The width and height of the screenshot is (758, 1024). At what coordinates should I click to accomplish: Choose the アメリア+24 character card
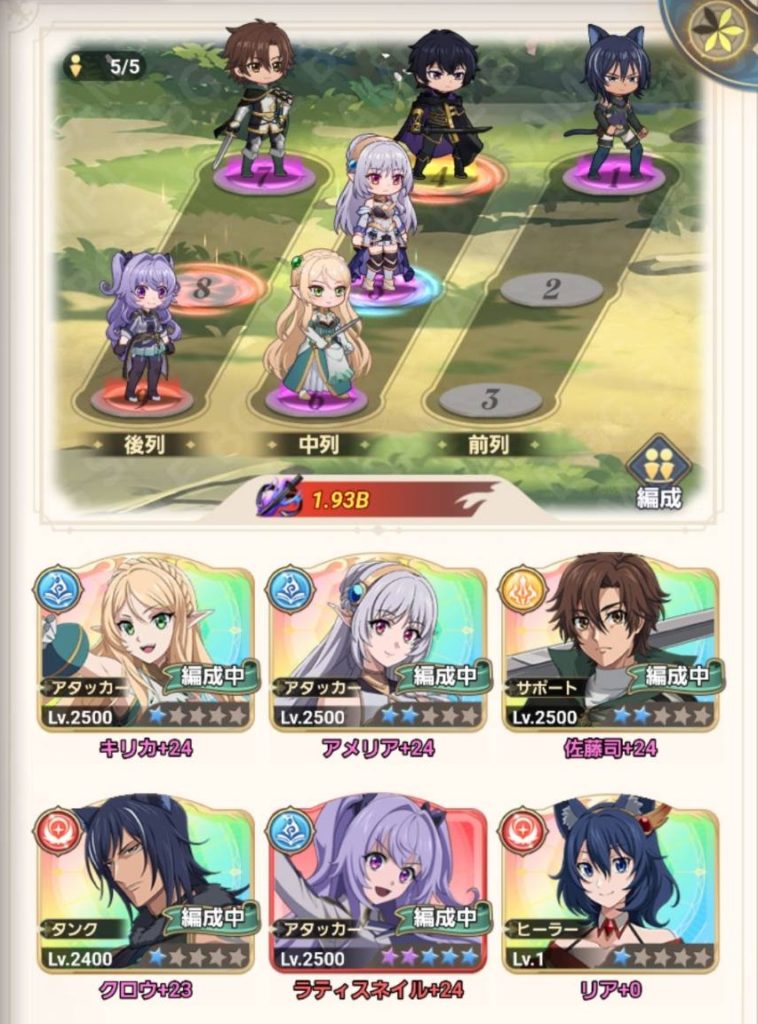coord(377,646)
